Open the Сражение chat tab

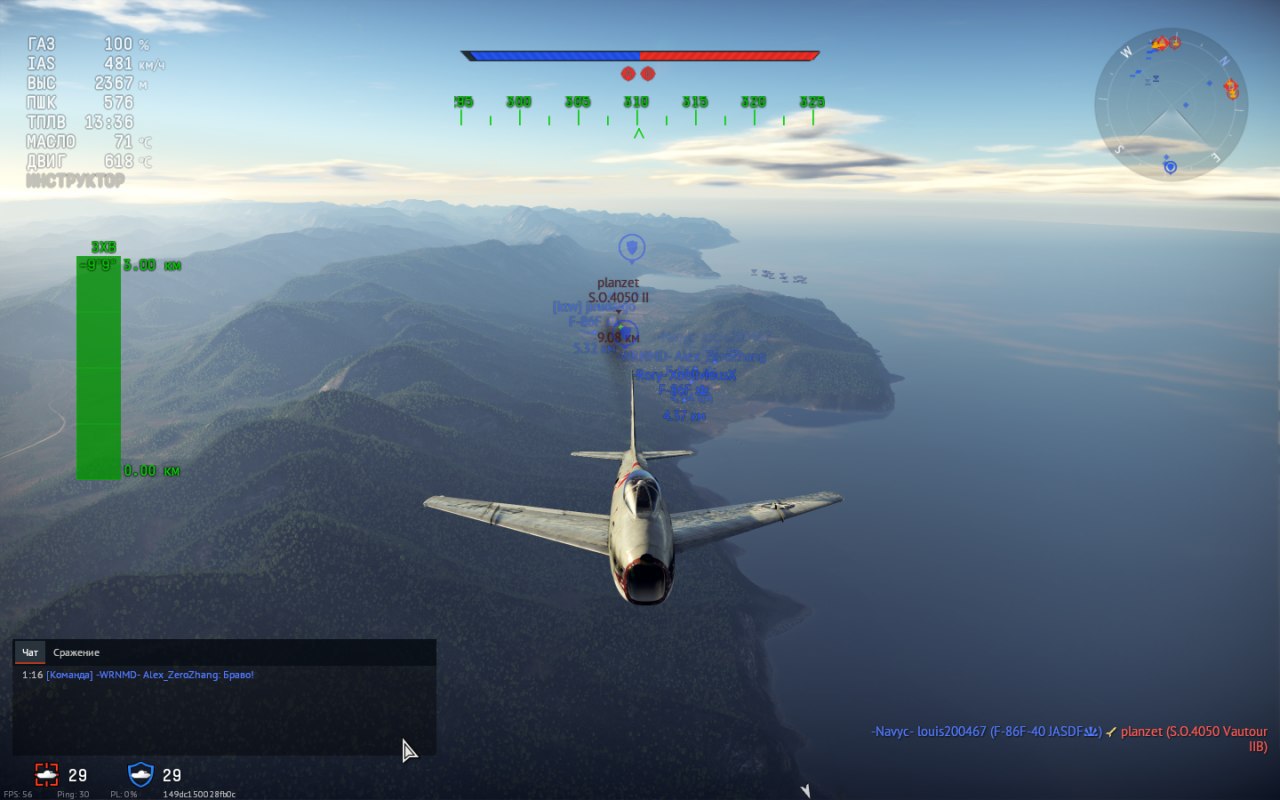click(76, 653)
